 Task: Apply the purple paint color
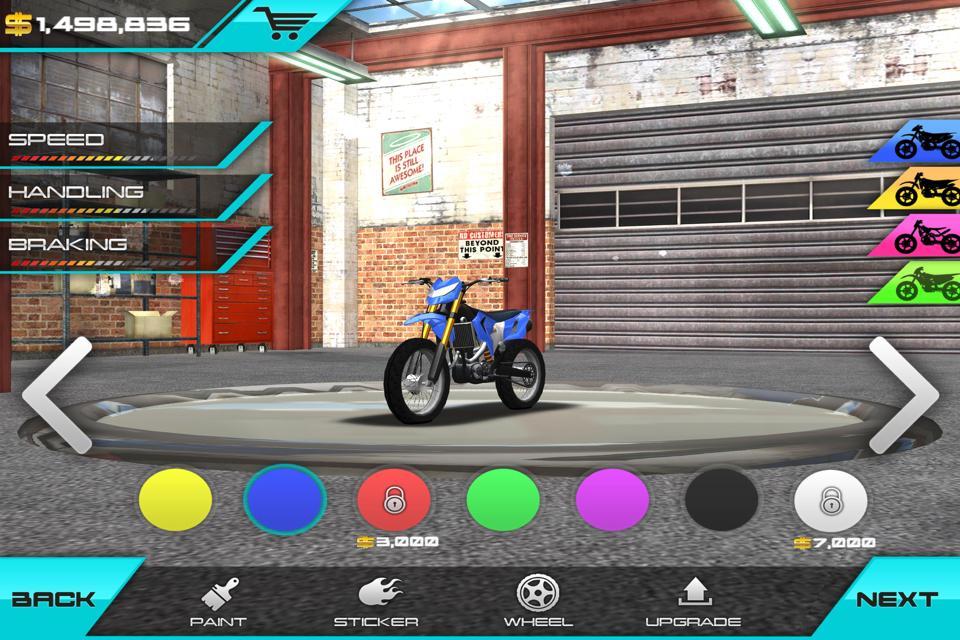click(x=612, y=499)
